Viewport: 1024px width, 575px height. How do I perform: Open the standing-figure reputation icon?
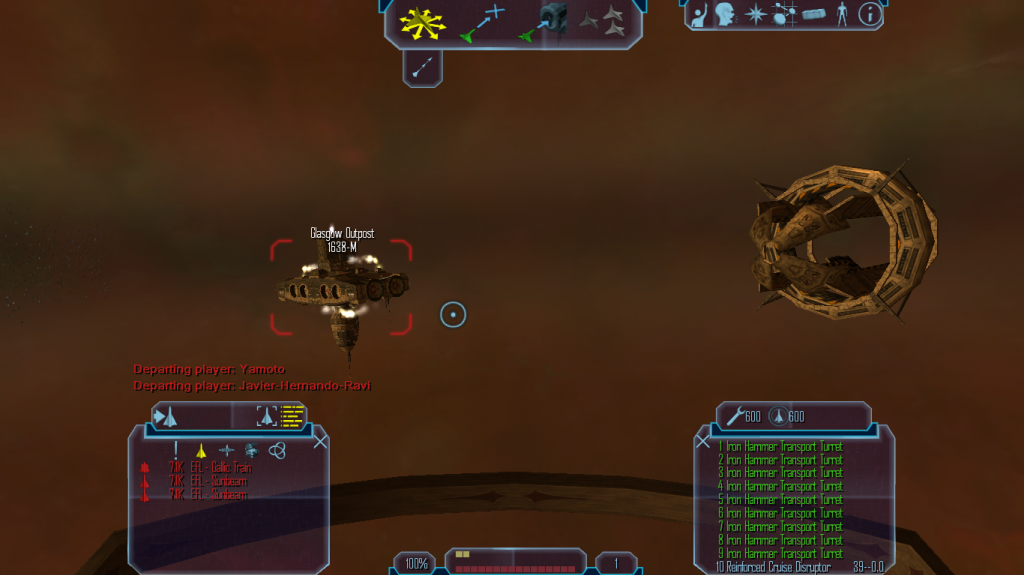tap(841, 14)
